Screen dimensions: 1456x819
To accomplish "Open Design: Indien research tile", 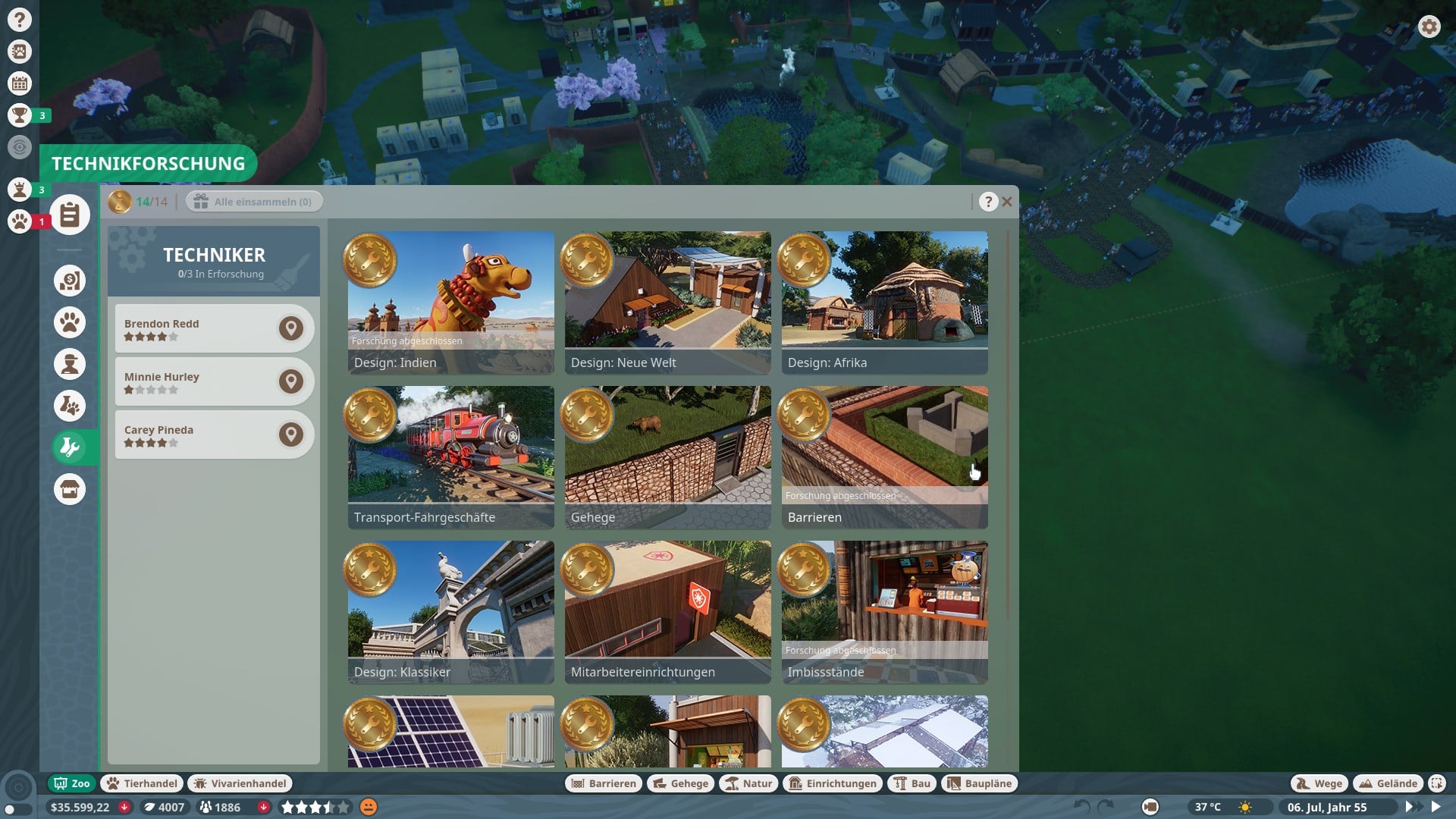I will point(450,302).
